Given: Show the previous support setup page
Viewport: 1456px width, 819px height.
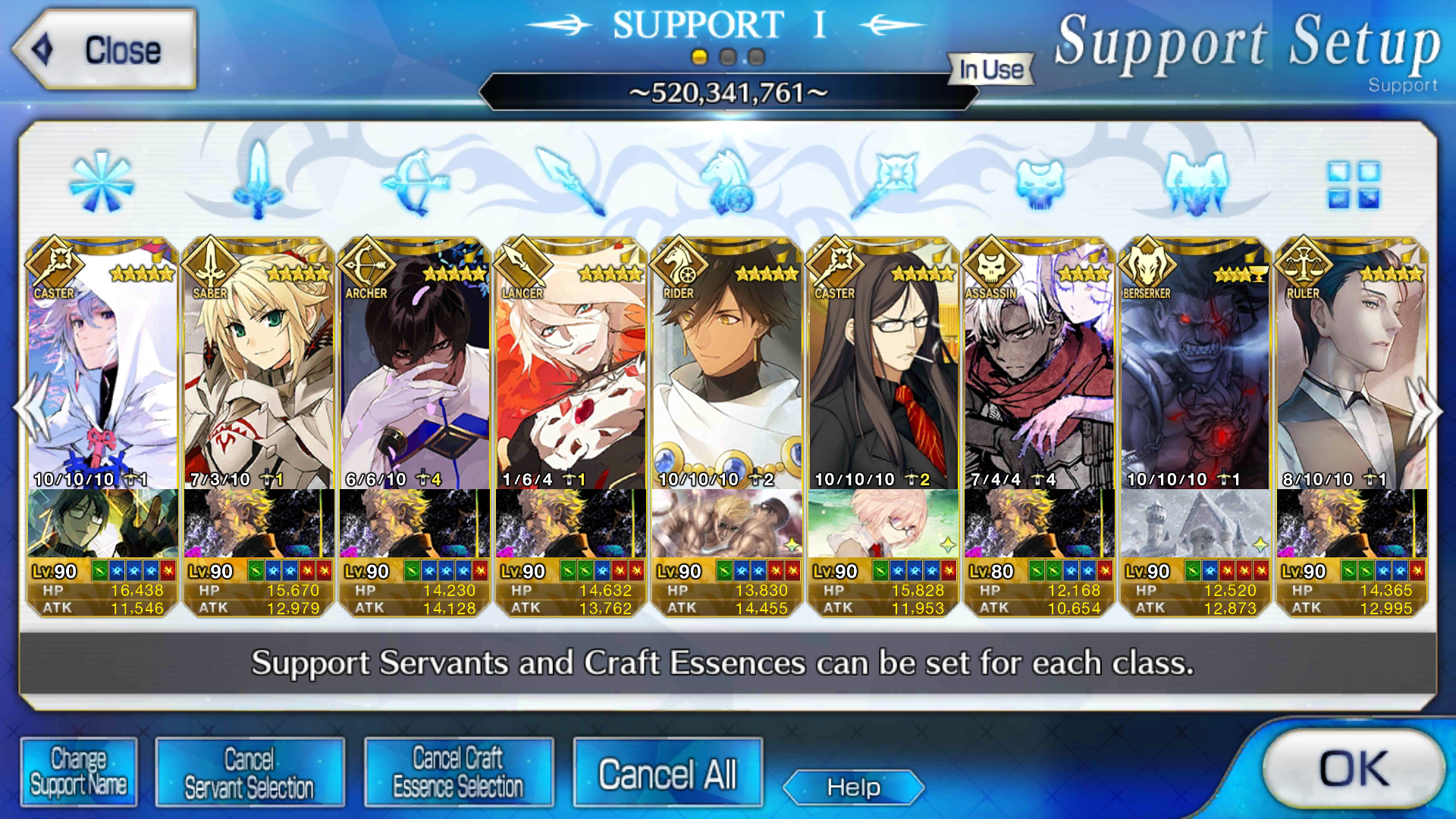Looking at the screenshot, I should click(30, 410).
